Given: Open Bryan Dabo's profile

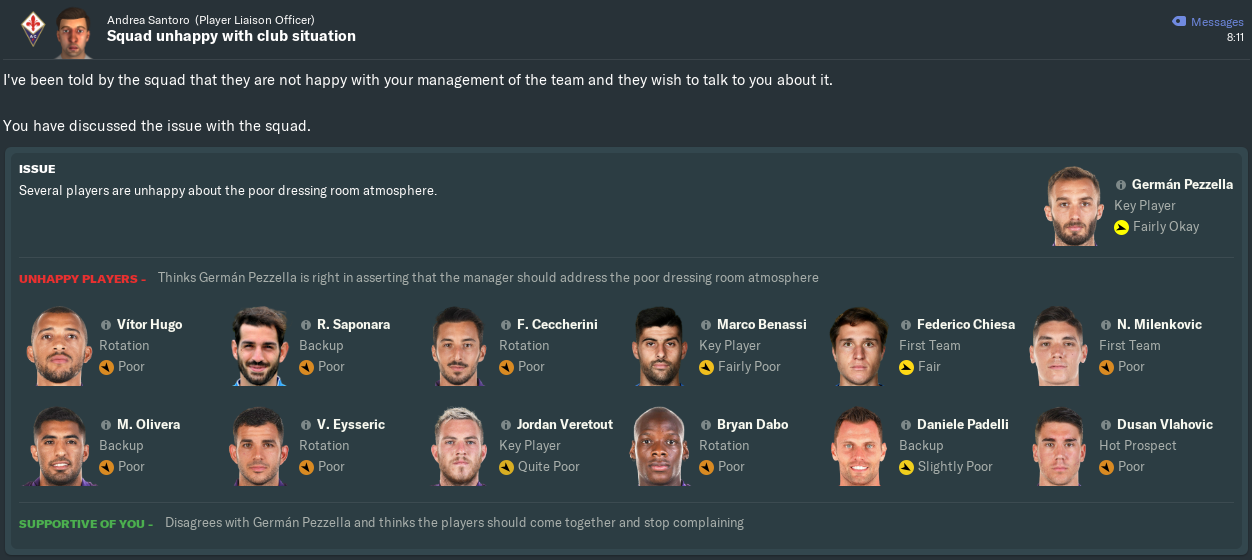Looking at the screenshot, I should click(x=752, y=425).
